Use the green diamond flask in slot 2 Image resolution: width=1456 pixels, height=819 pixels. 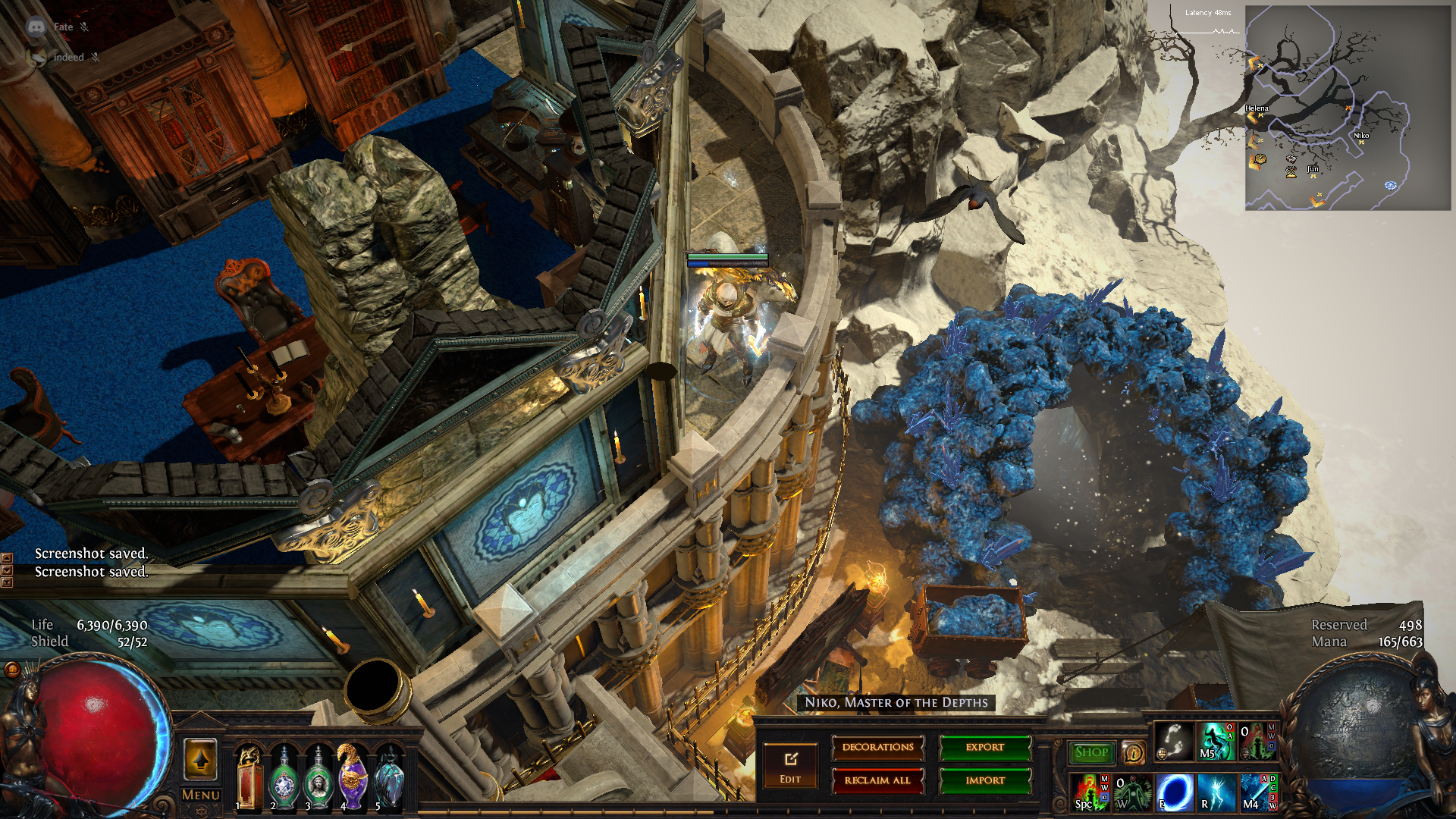284,779
